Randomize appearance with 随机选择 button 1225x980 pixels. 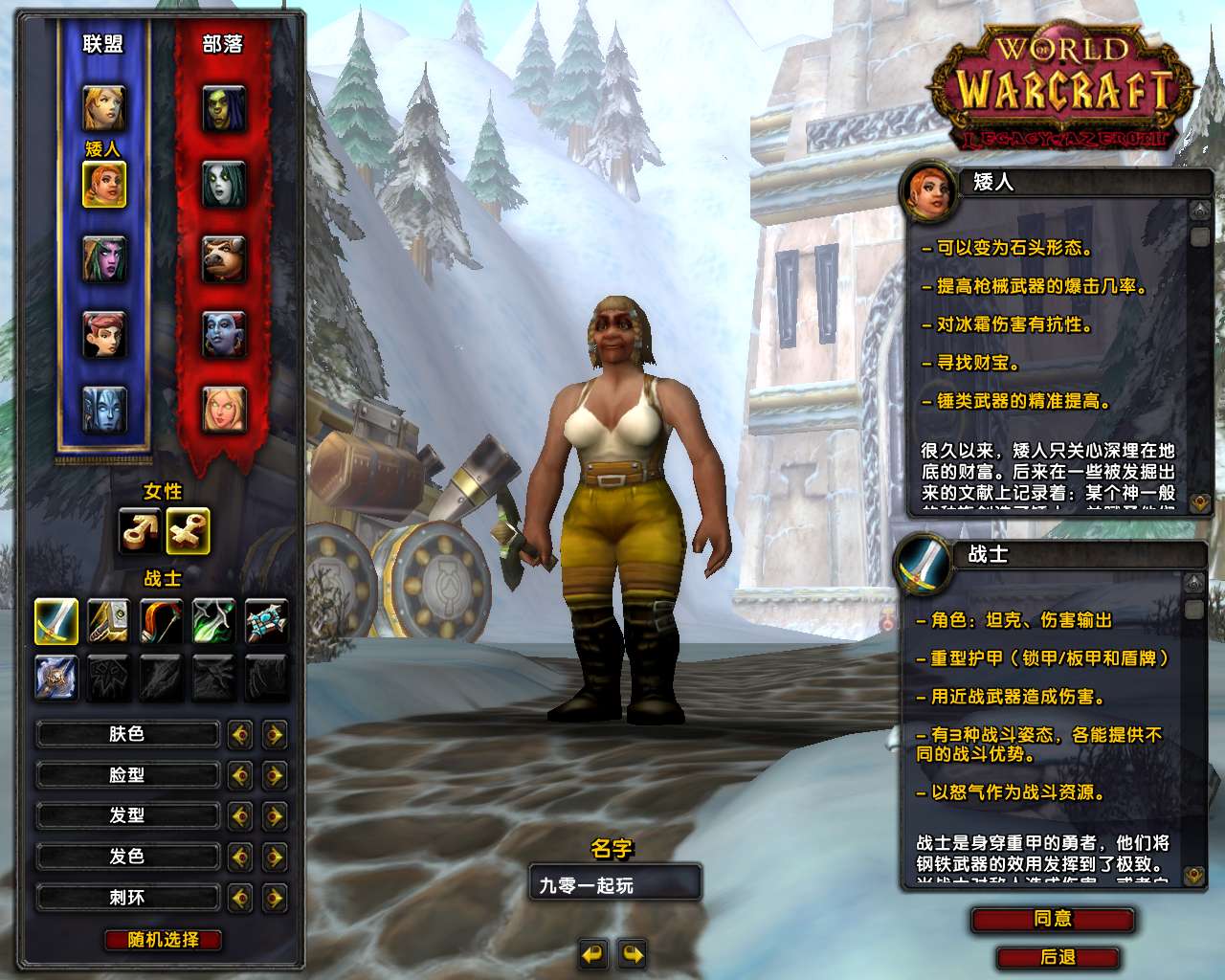pyautogui.click(x=163, y=940)
